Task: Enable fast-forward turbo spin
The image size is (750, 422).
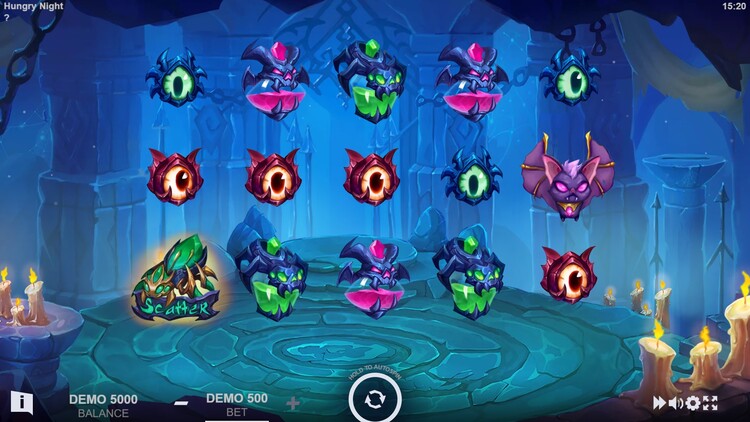Action: tap(660, 403)
